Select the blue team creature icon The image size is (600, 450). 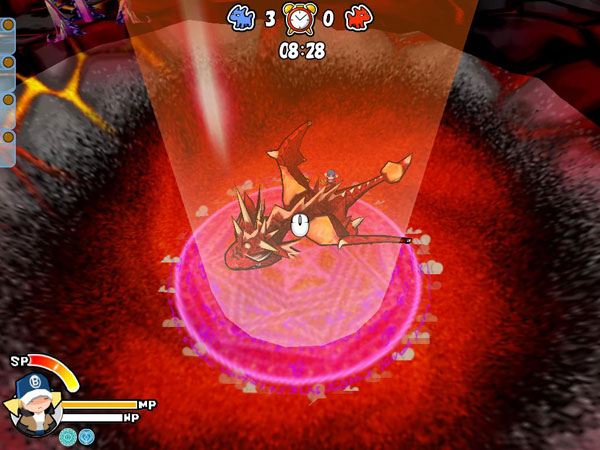pyautogui.click(x=243, y=17)
